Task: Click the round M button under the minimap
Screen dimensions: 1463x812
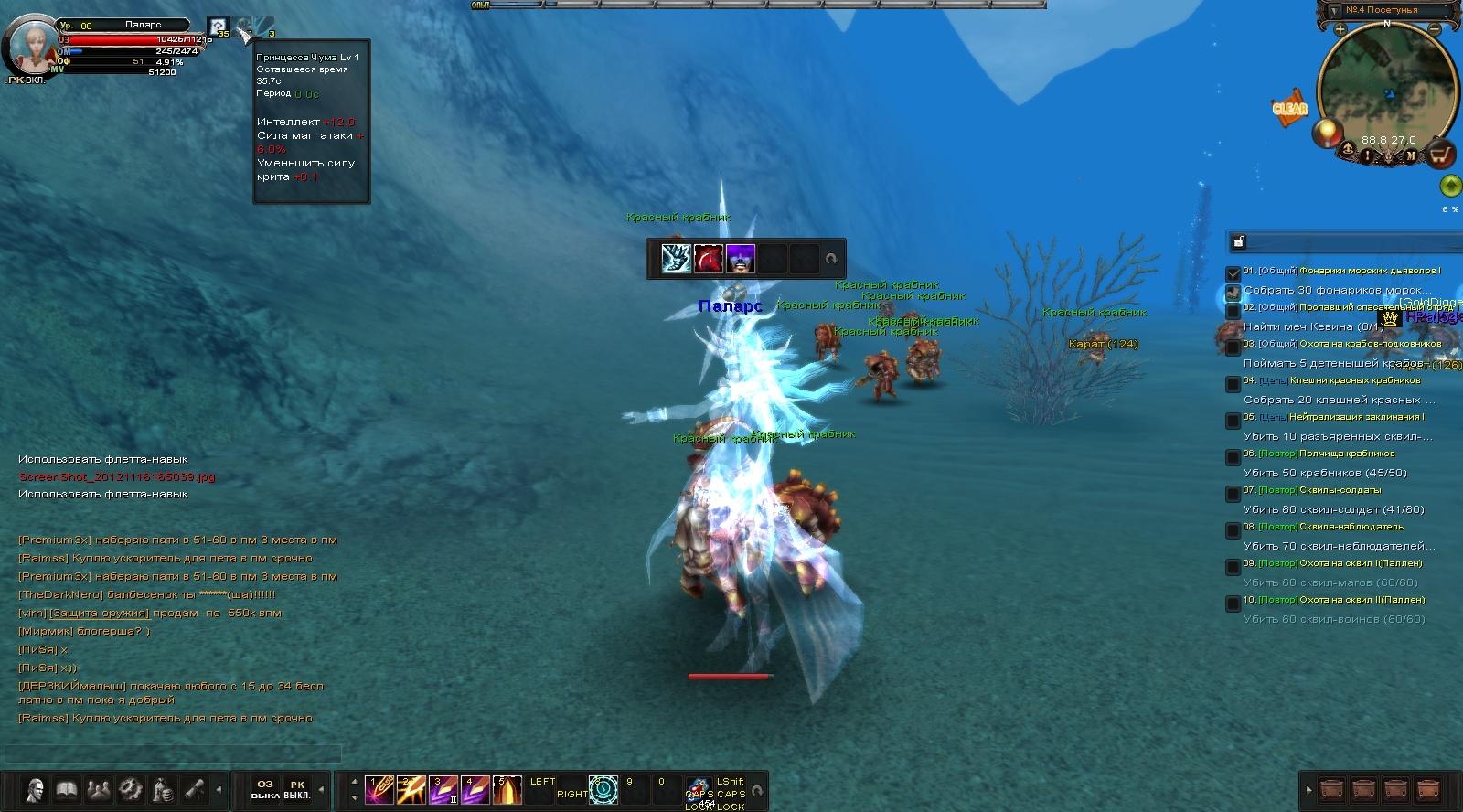Action: (x=1410, y=155)
